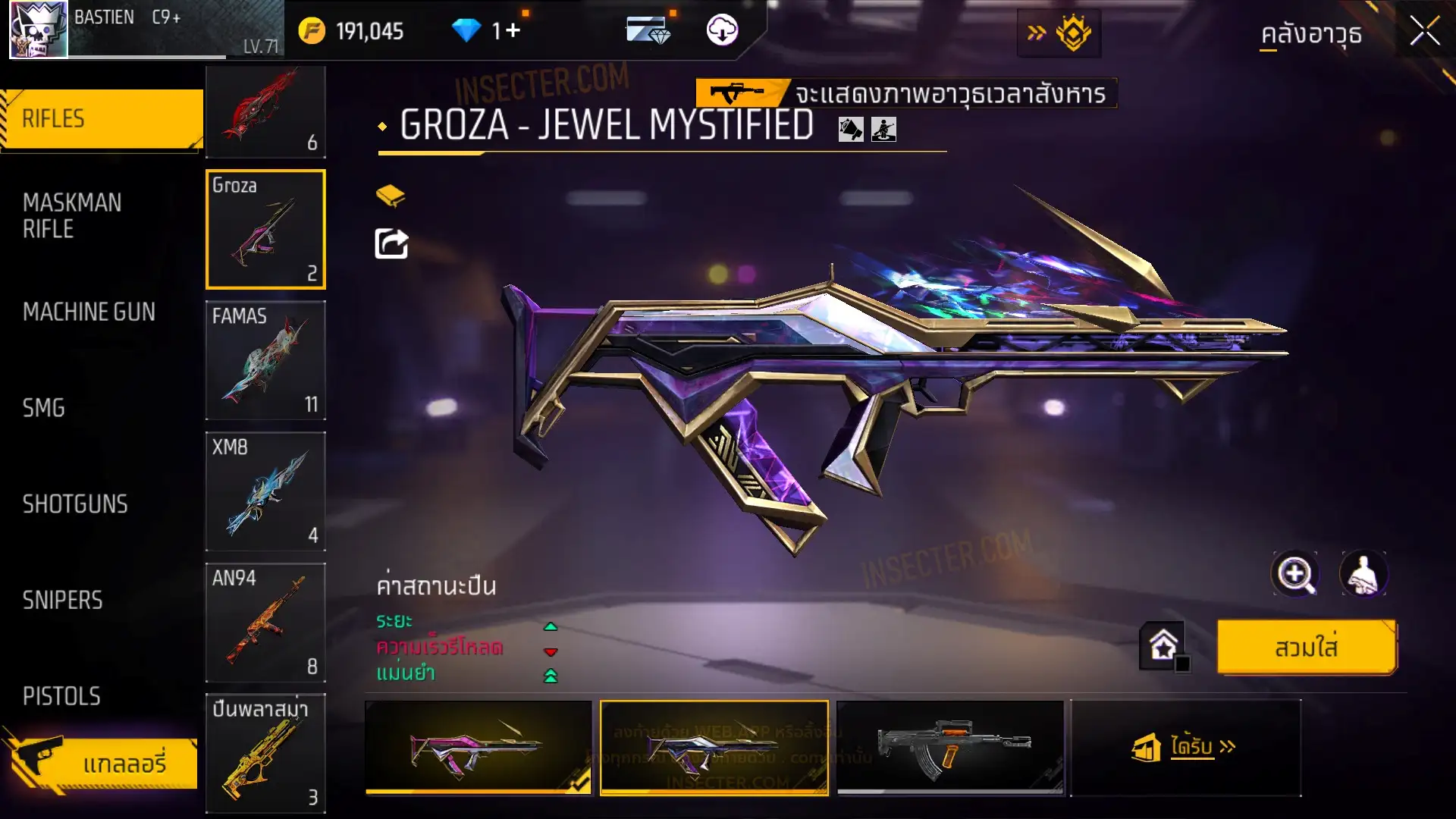The image size is (1456, 819).
Task: Select the SMG weapon category
Action: tap(44, 408)
